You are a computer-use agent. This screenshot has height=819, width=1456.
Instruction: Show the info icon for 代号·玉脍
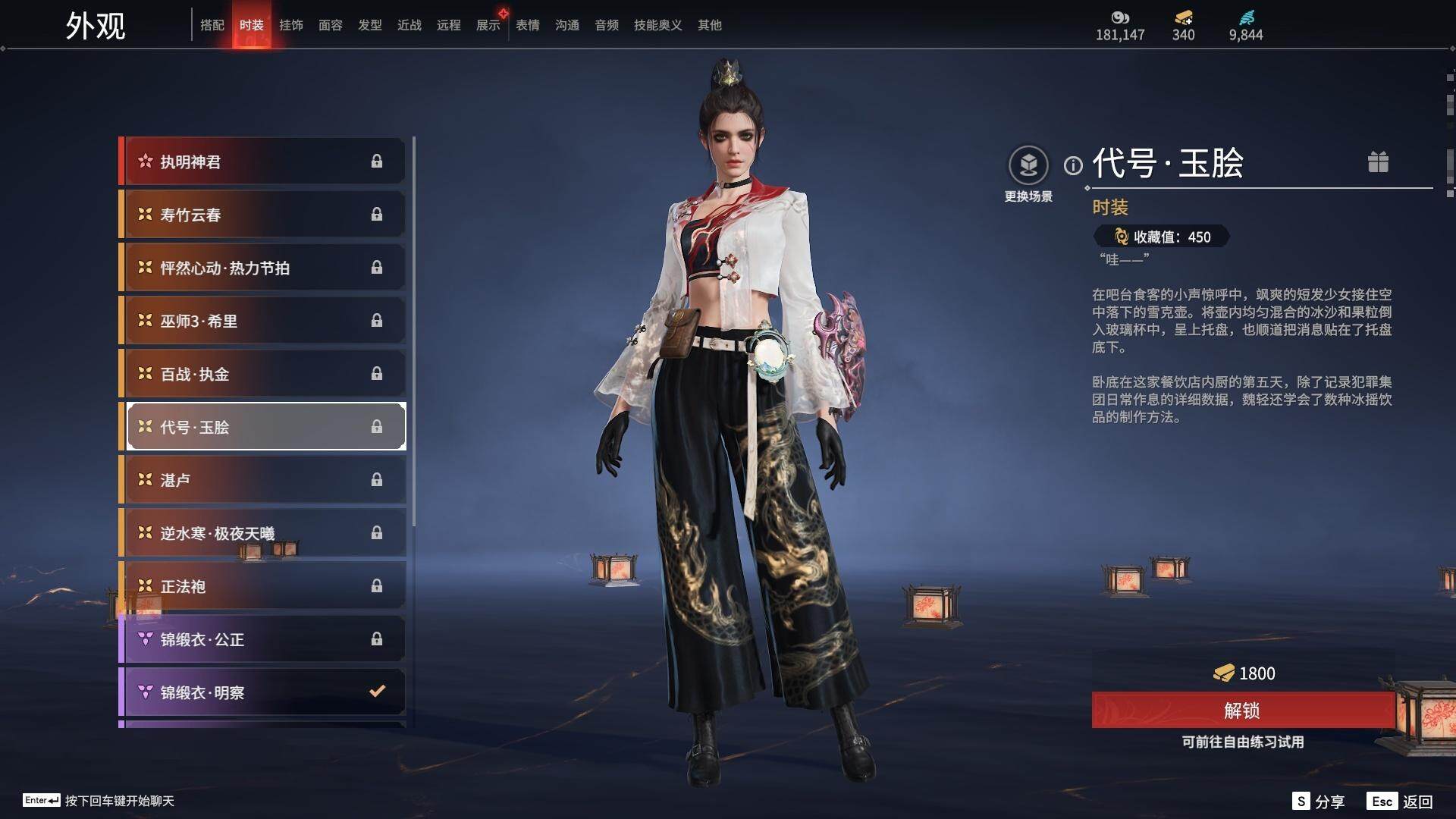1073,165
